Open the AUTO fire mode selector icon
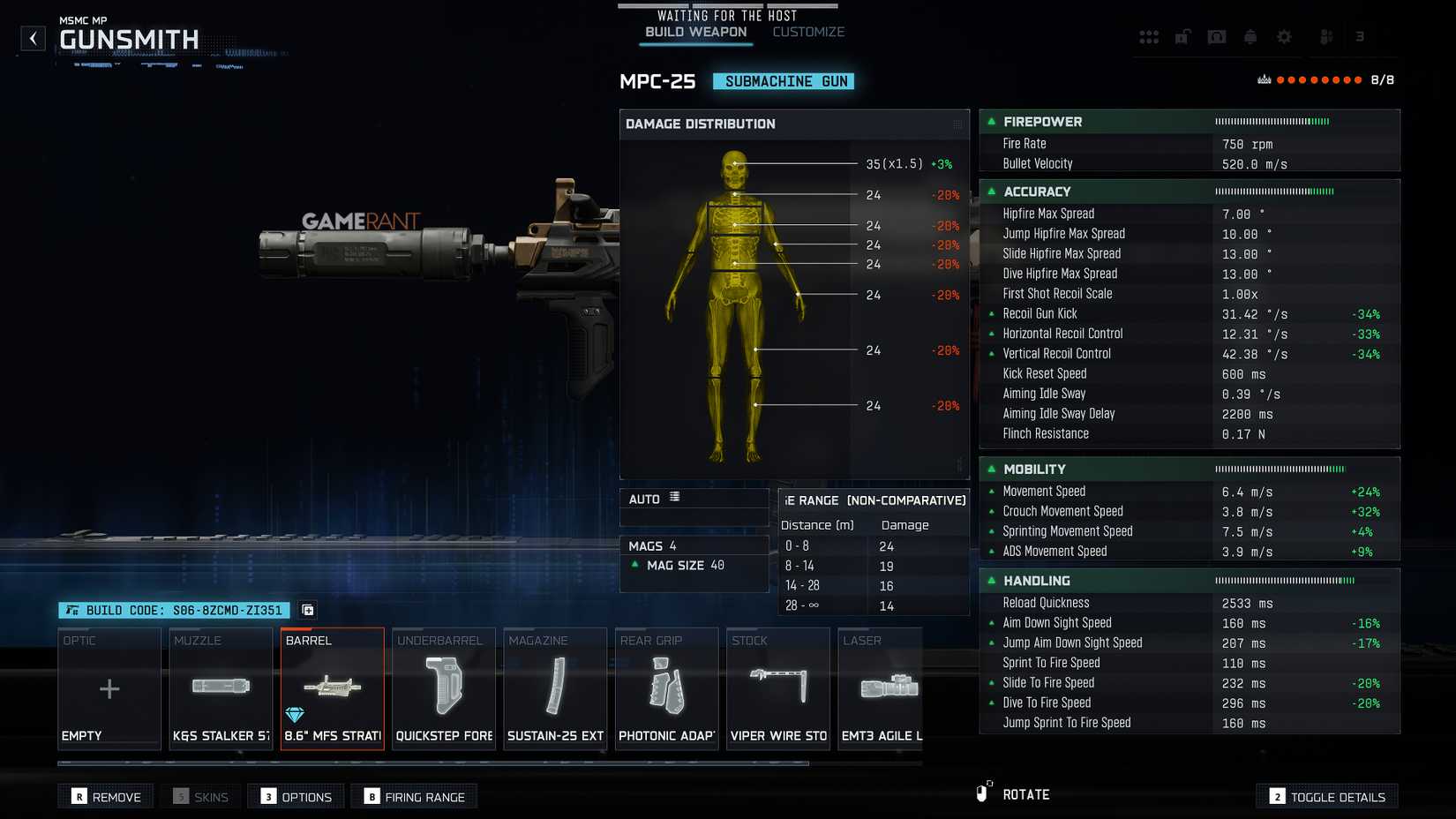 coord(675,498)
